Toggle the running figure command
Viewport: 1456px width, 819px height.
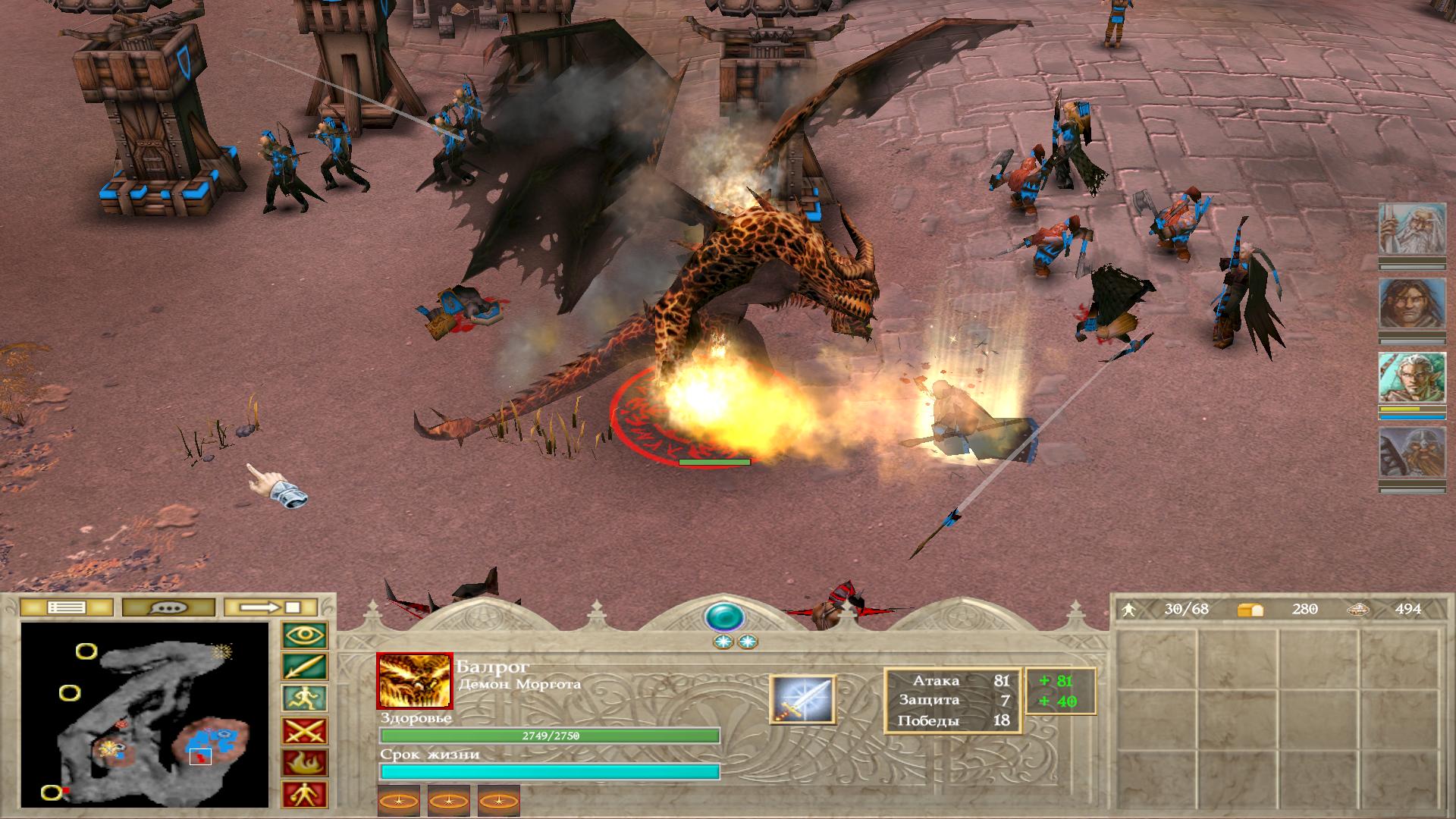pyautogui.click(x=305, y=699)
